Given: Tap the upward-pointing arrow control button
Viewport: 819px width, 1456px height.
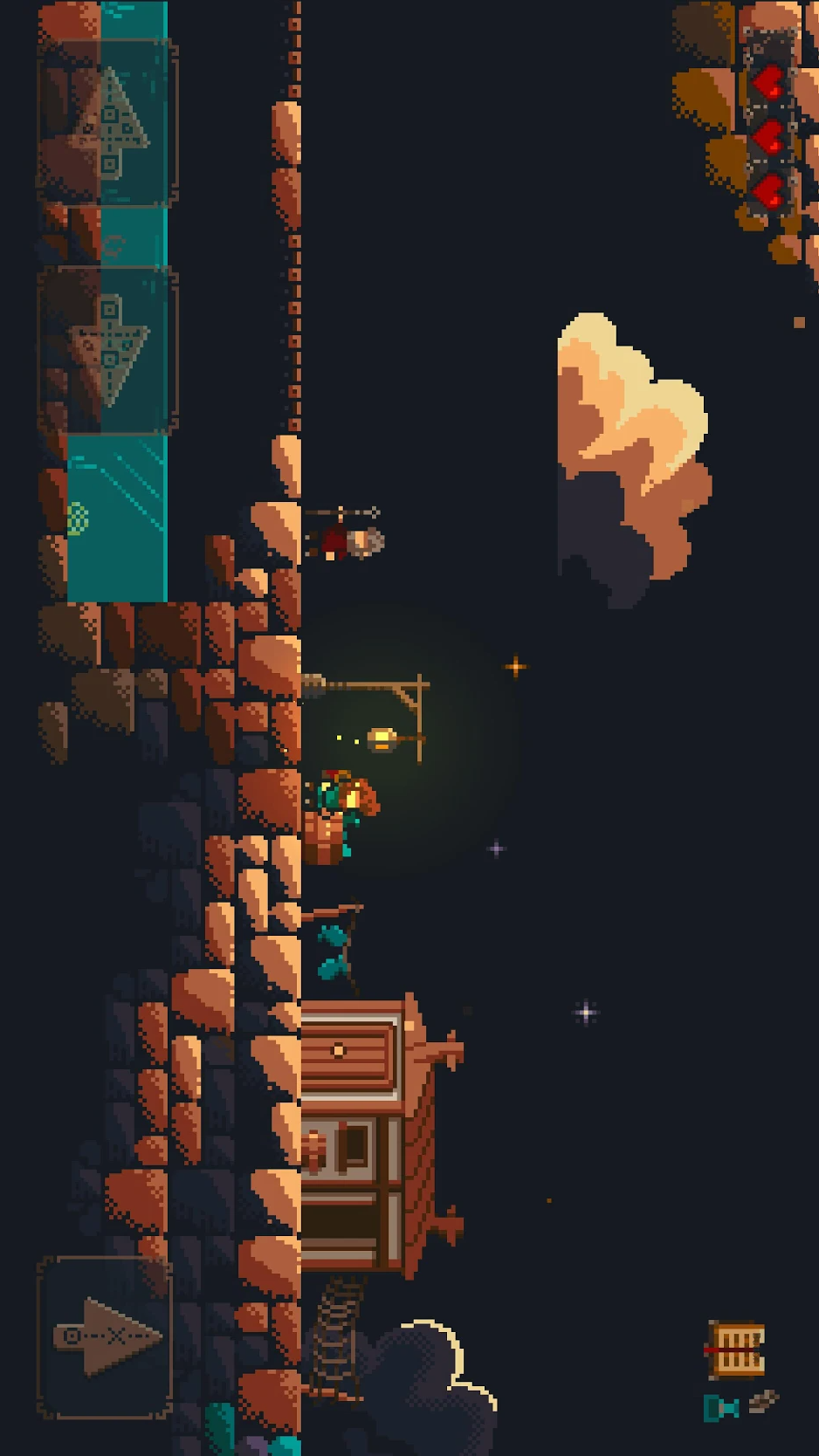Looking at the screenshot, I should click(x=108, y=123).
